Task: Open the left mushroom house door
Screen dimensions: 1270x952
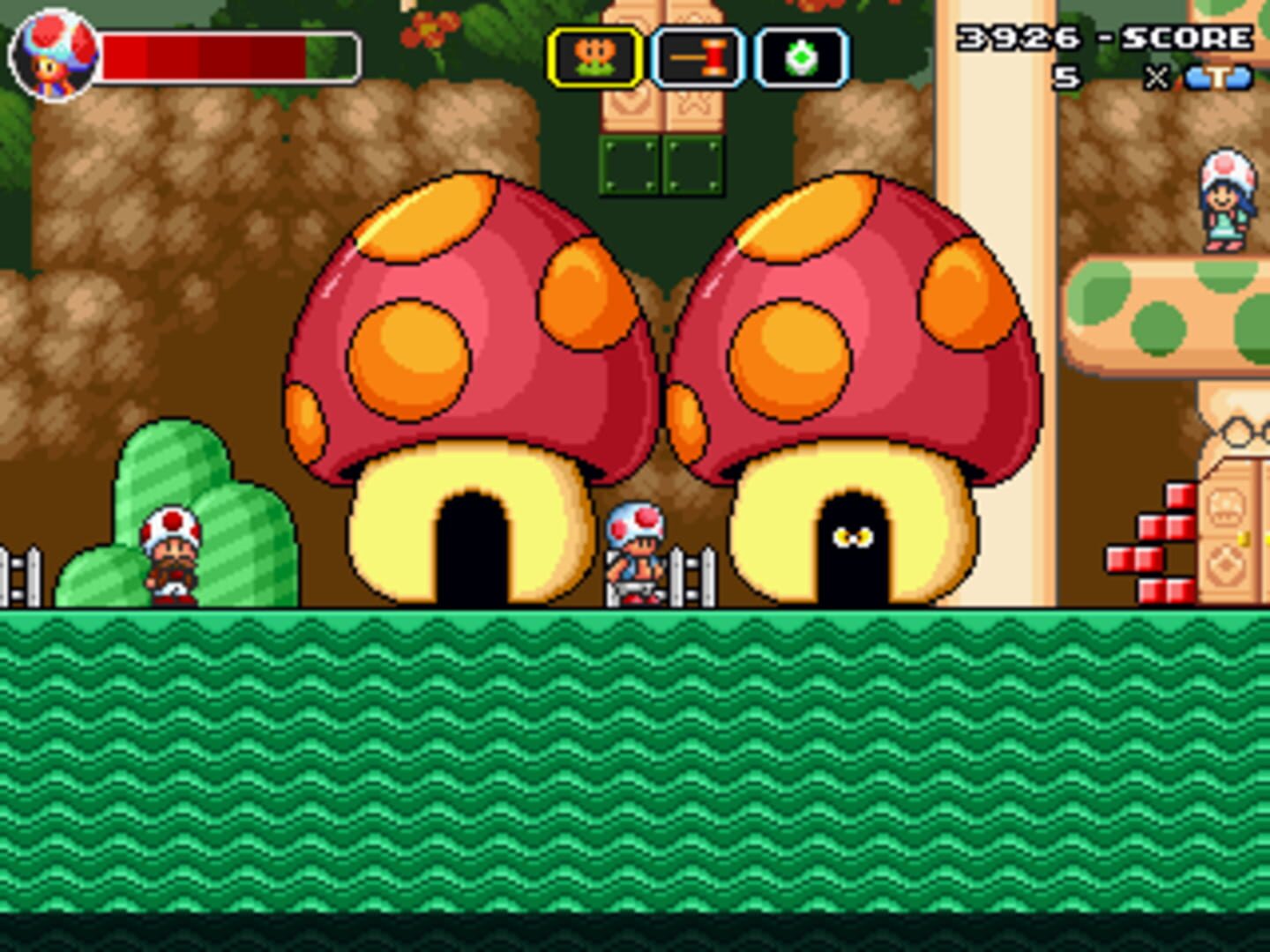Action: [x=472, y=547]
